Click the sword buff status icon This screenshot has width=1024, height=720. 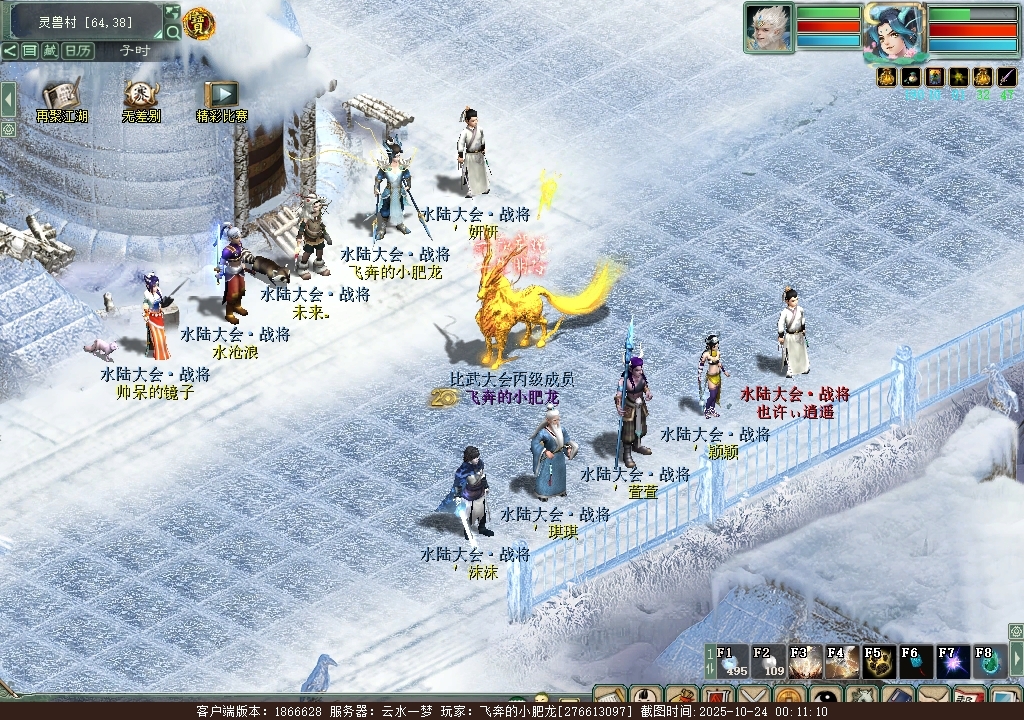tap(1006, 77)
